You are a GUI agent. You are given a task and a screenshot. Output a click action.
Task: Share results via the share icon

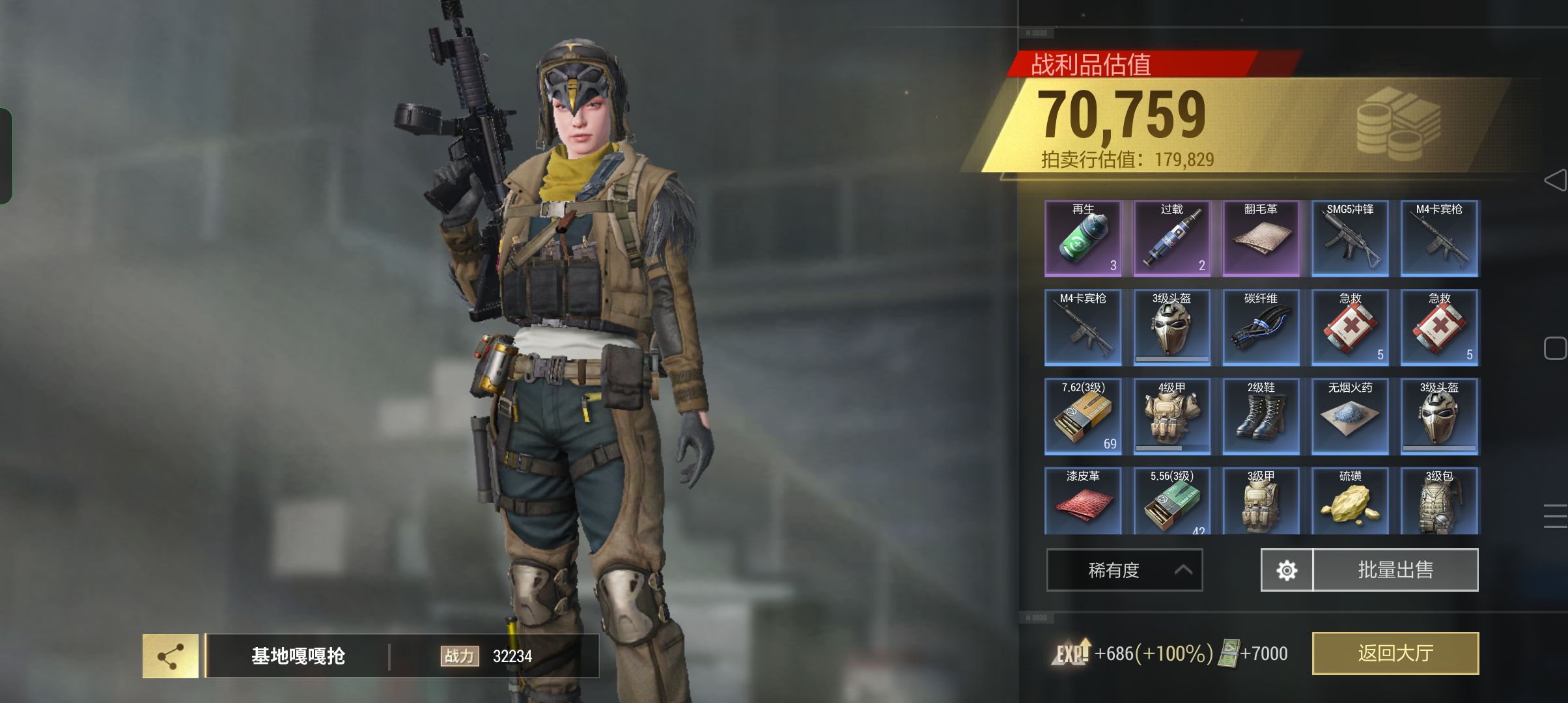(171, 656)
